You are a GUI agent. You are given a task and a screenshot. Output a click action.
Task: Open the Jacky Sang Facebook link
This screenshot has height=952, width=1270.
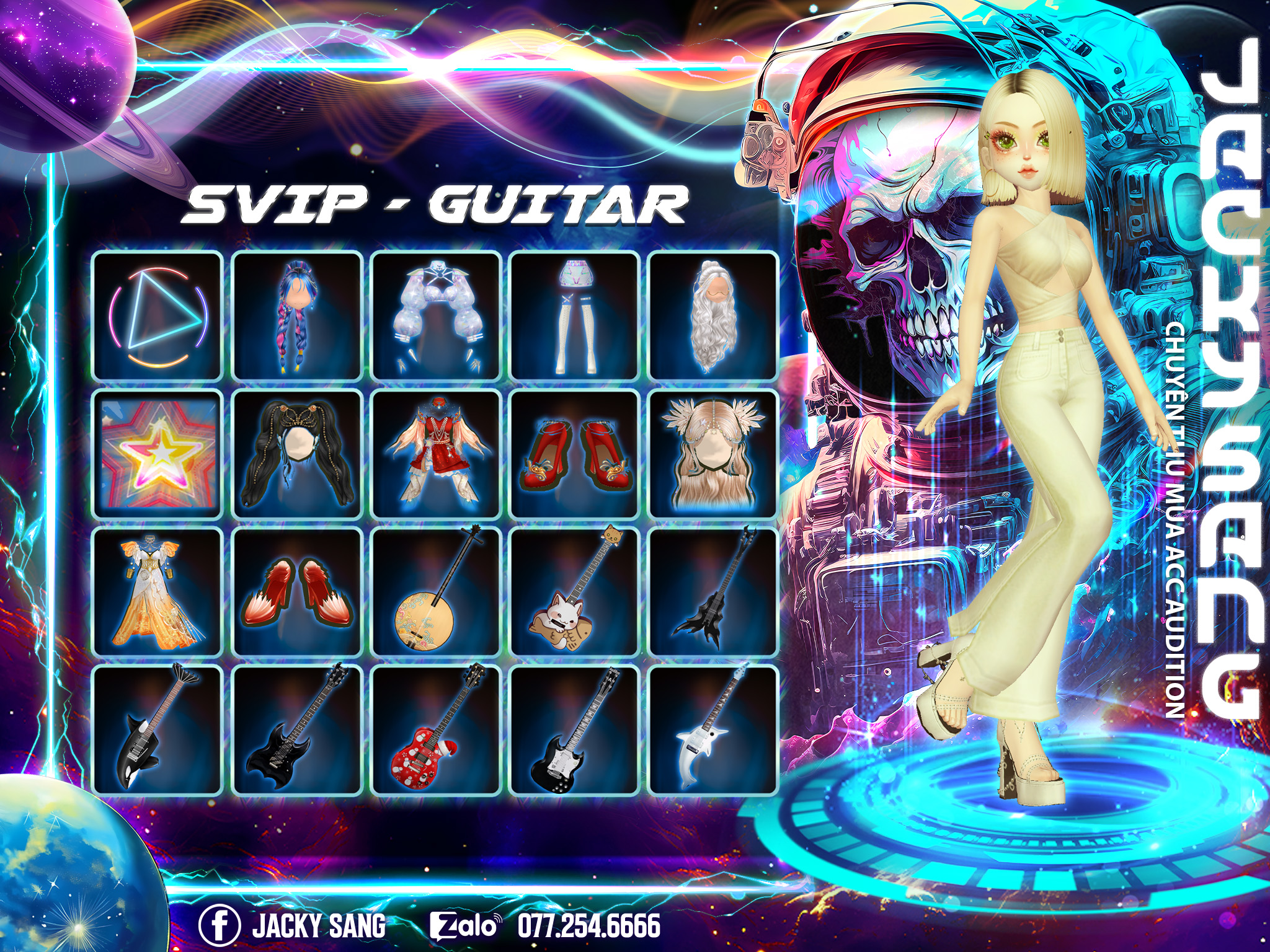[x=293, y=925]
